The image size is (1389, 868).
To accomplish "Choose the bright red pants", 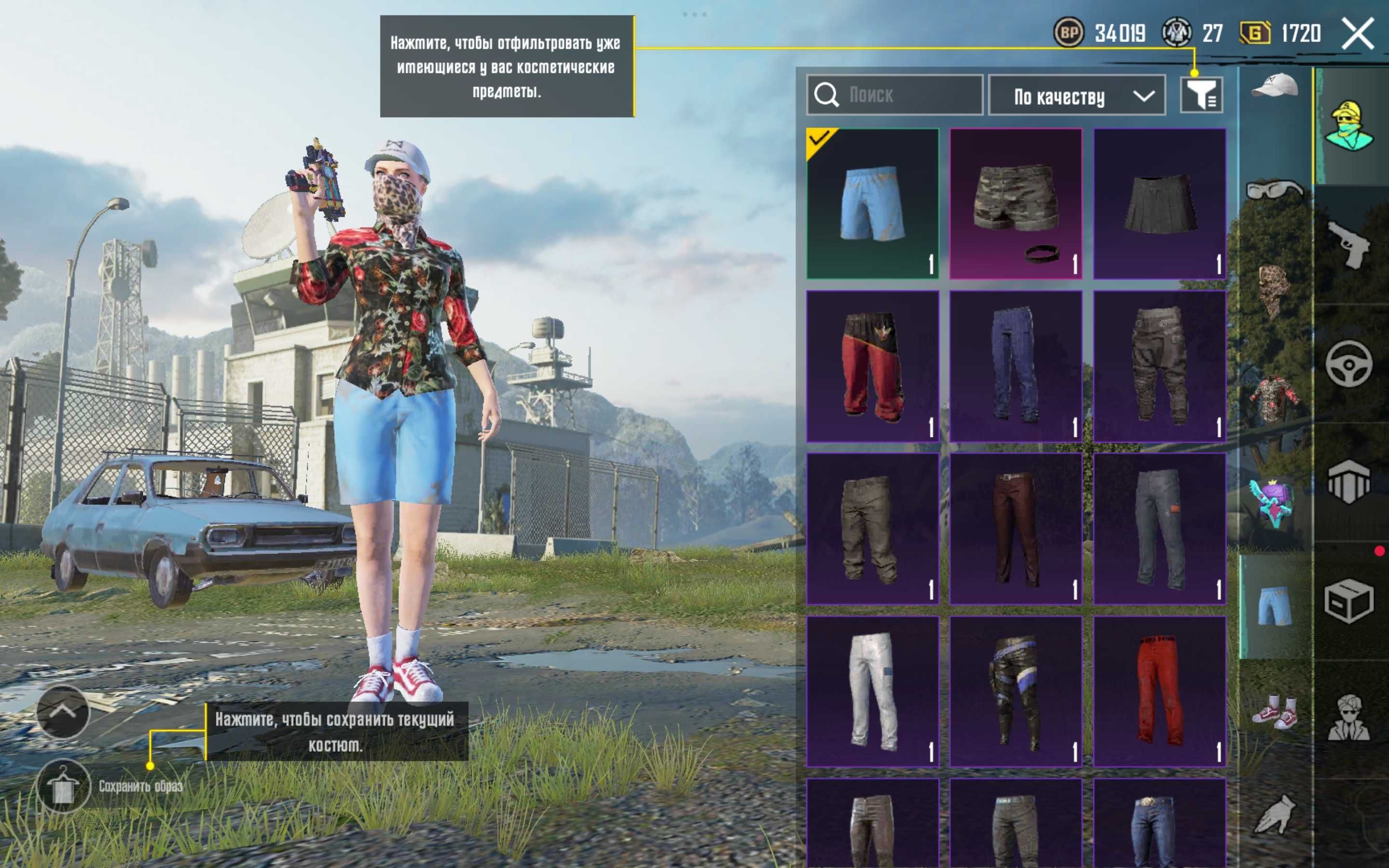I will [1159, 691].
